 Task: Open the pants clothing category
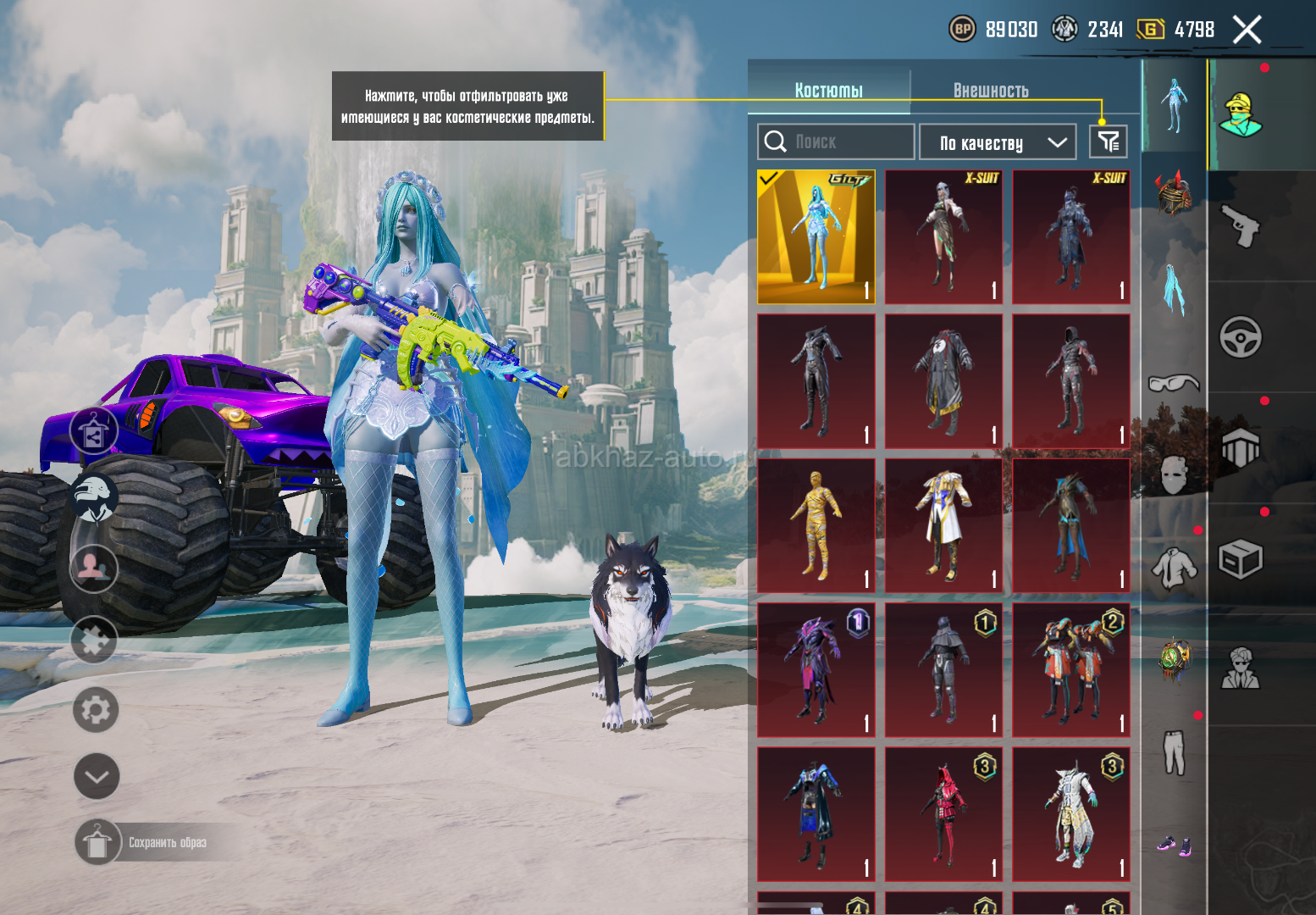click(x=1174, y=752)
